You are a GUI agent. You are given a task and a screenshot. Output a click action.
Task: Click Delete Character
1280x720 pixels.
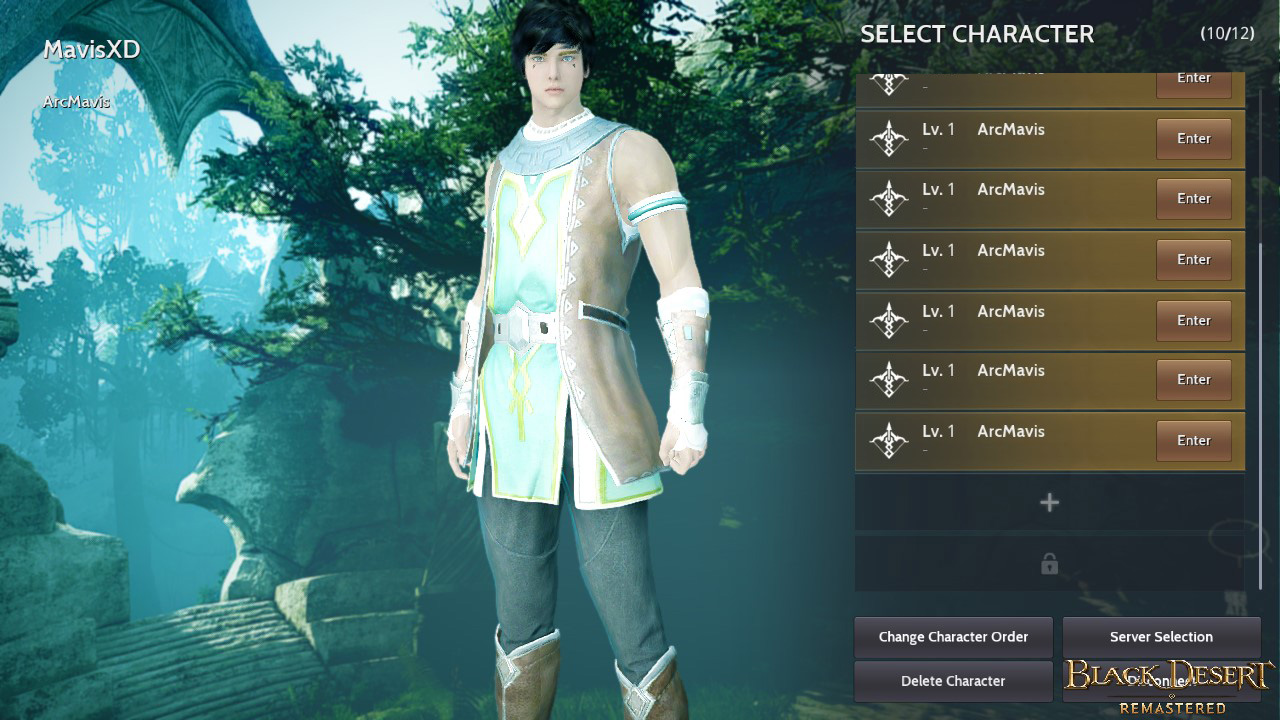click(953, 681)
